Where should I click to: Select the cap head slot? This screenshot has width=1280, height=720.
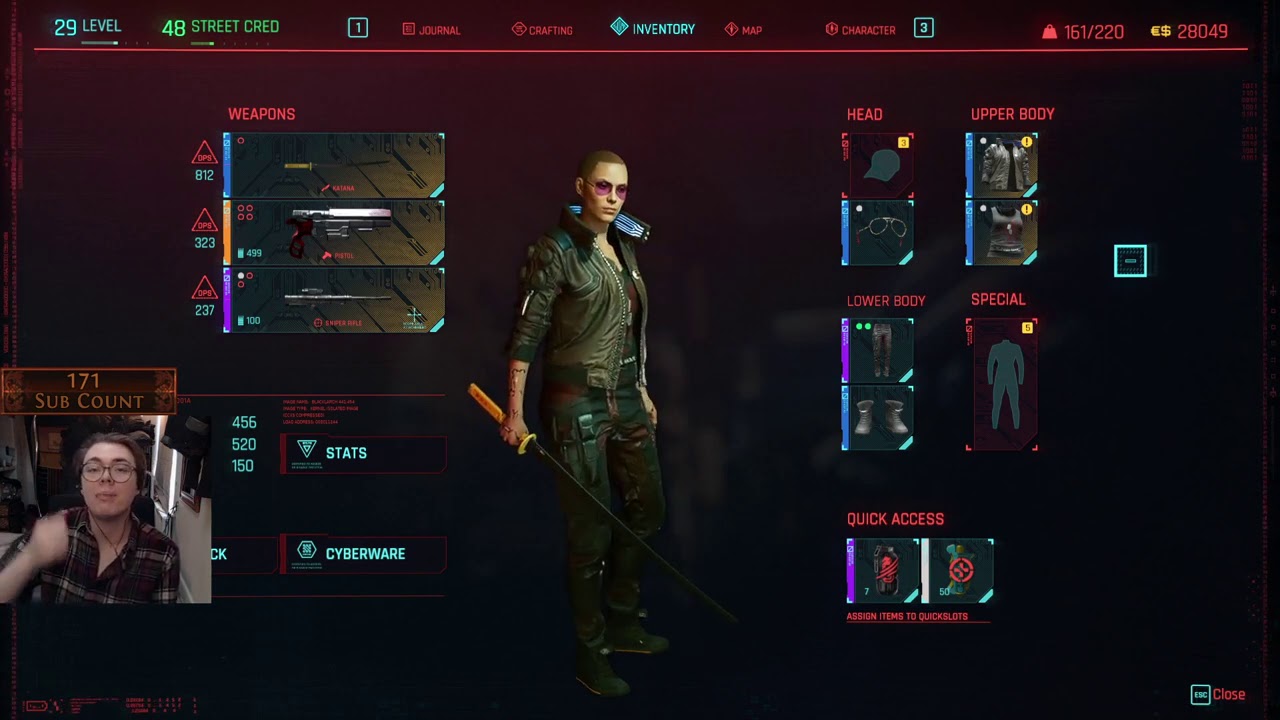pyautogui.click(x=878, y=165)
